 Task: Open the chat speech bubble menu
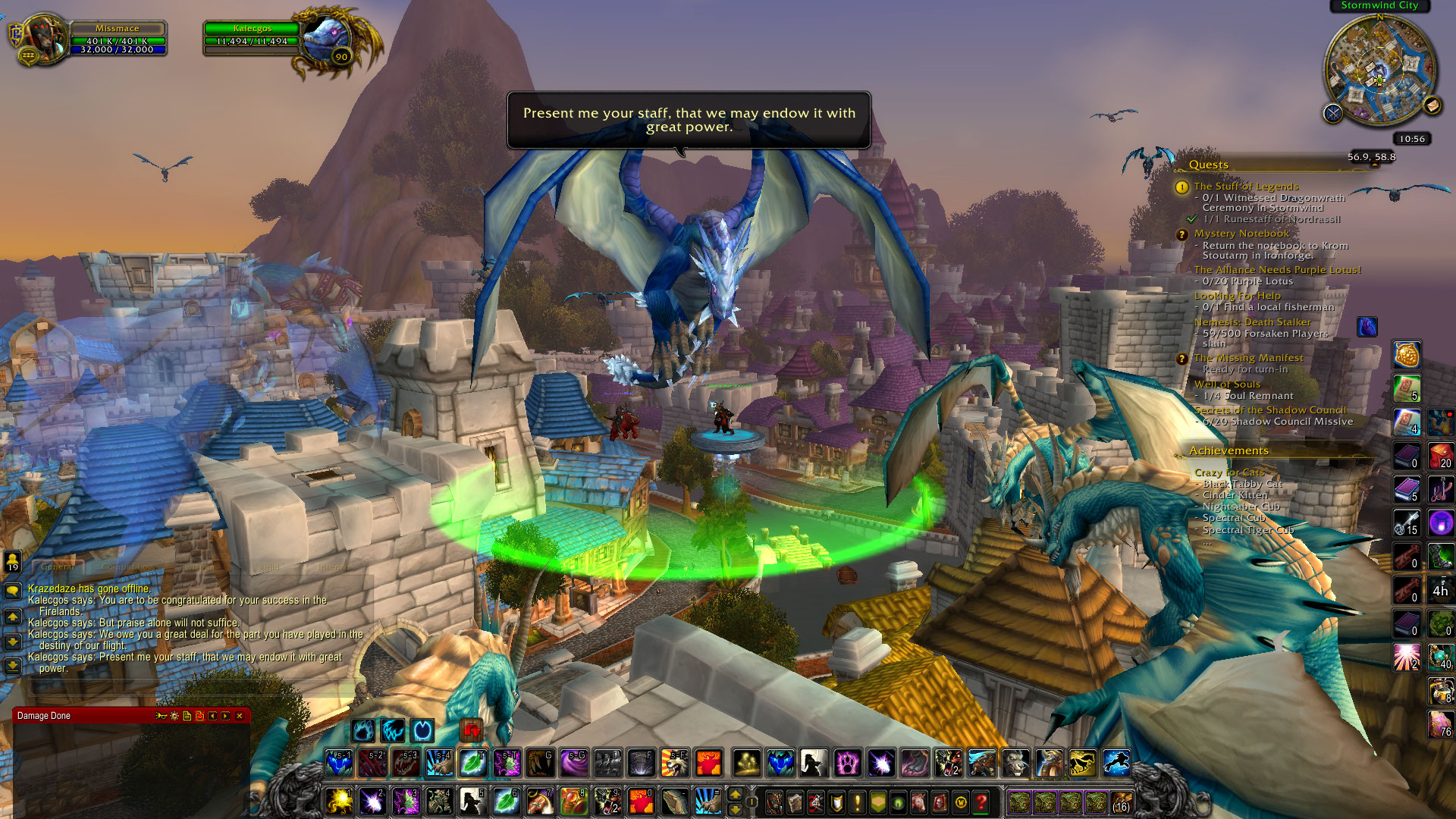tap(13, 591)
